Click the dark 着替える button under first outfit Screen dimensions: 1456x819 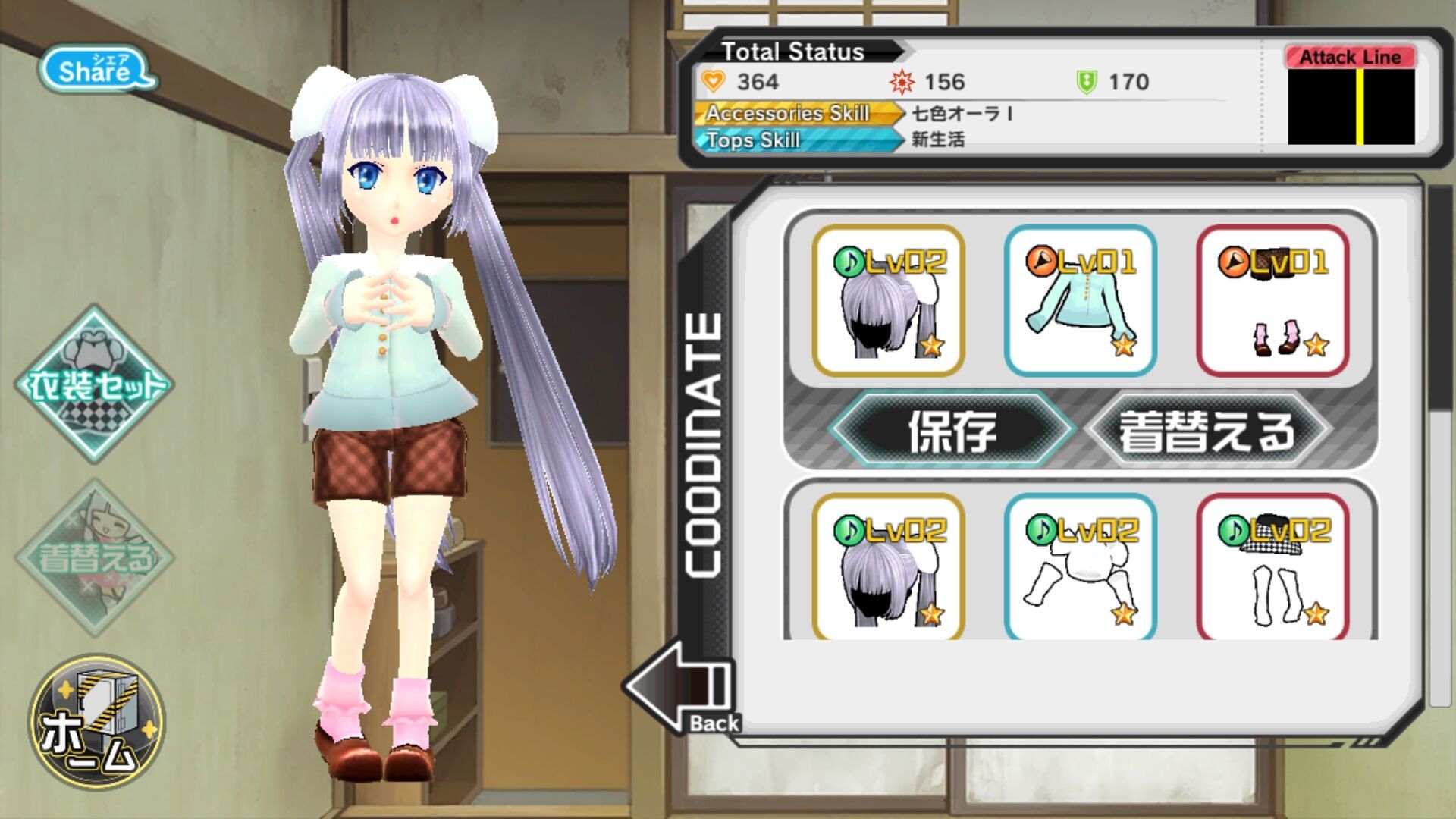1207,430
